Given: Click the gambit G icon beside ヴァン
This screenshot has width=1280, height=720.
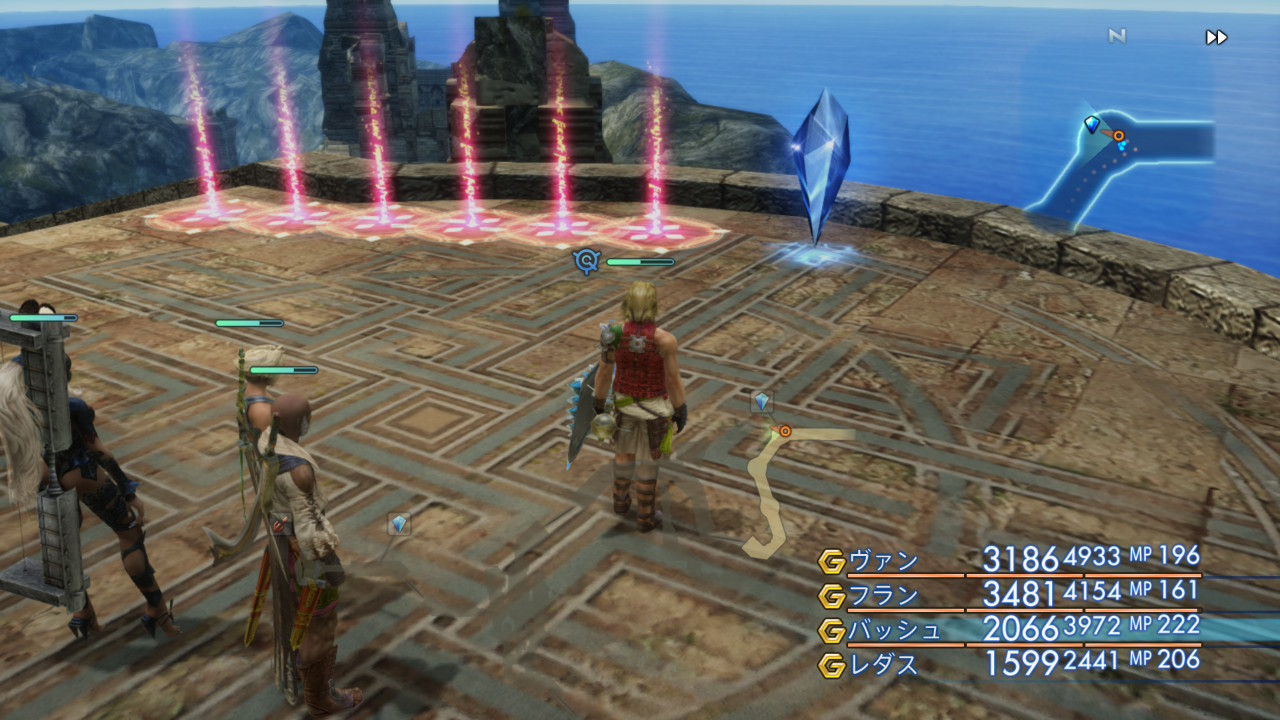Looking at the screenshot, I should (x=831, y=562).
